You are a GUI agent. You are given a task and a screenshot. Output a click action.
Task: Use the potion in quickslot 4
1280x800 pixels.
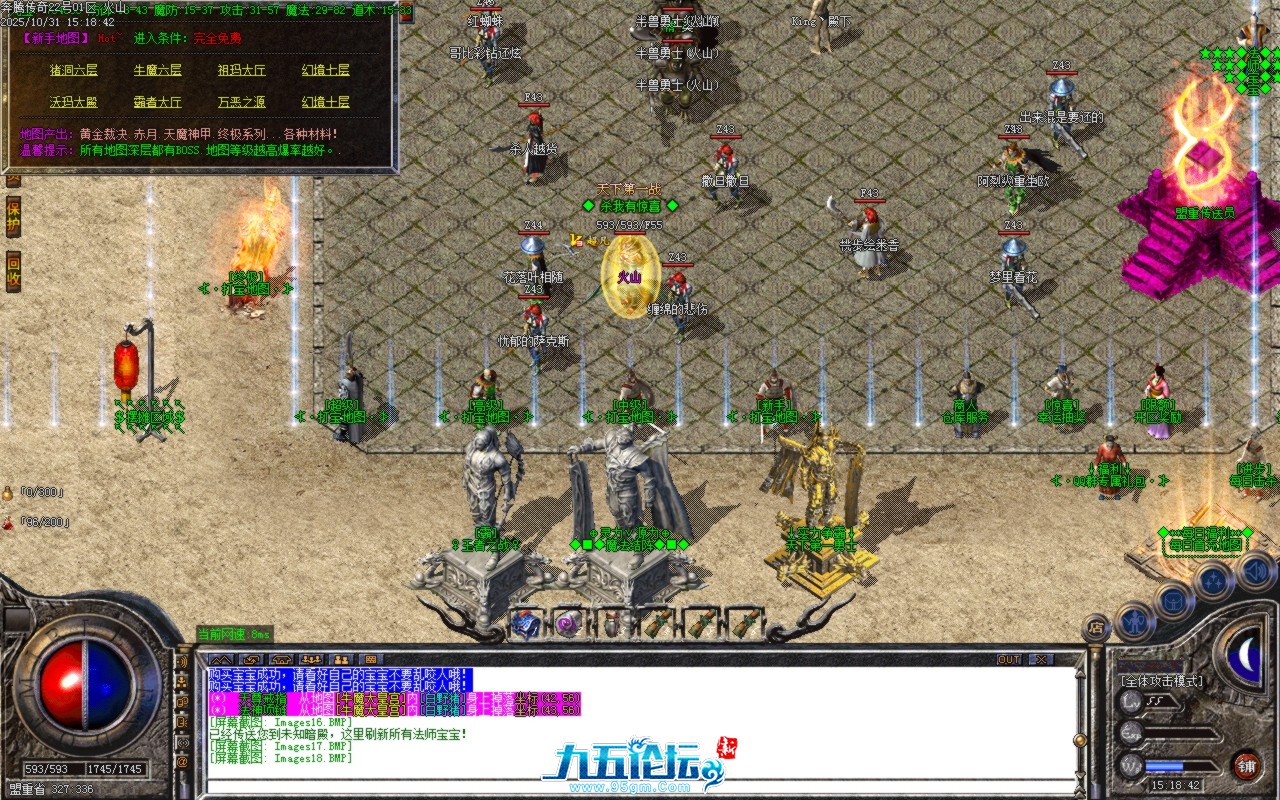[x=656, y=623]
